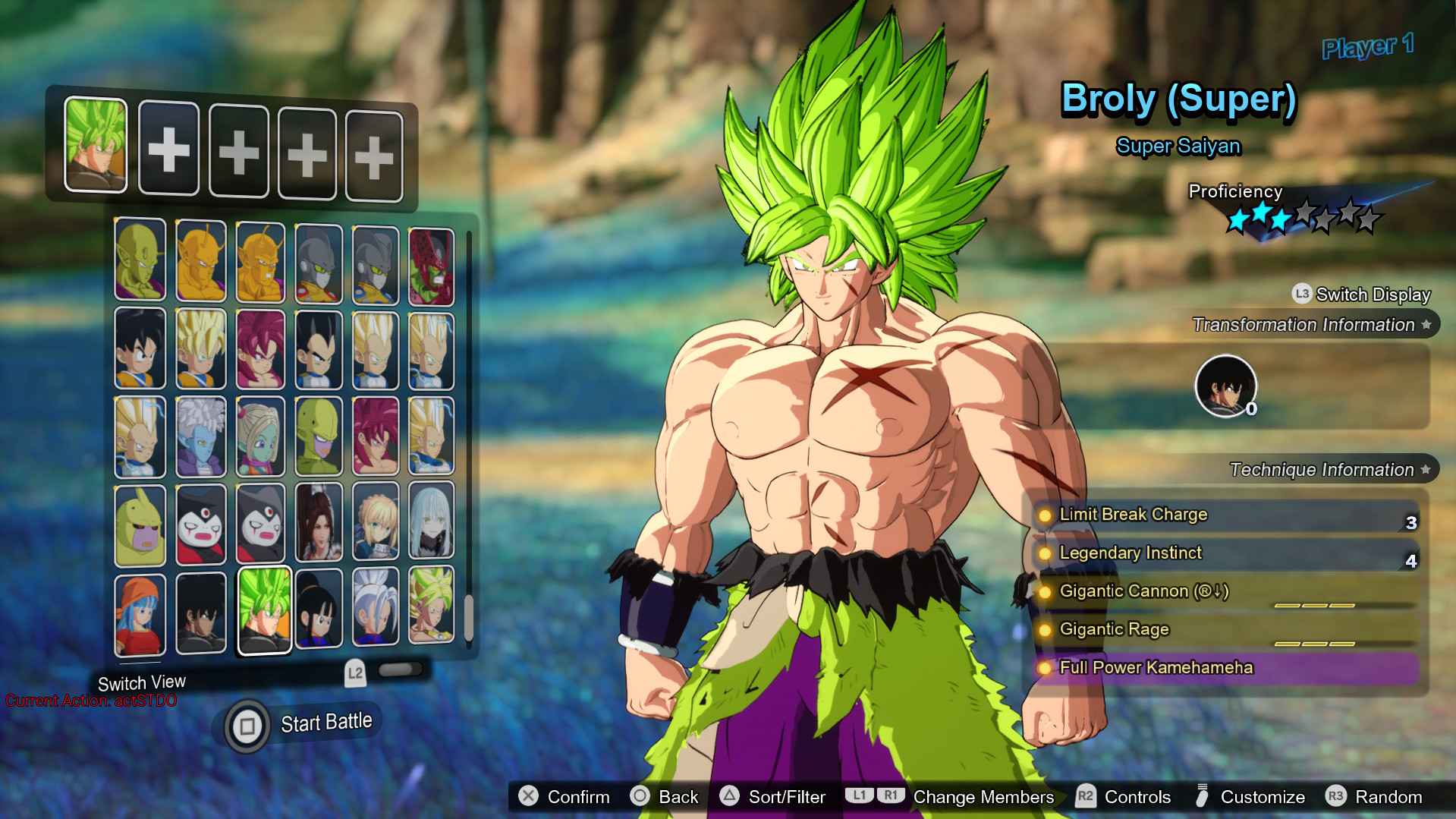Select Mai Shiranui's roster icon
The width and height of the screenshot is (1456, 819).
click(x=319, y=524)
